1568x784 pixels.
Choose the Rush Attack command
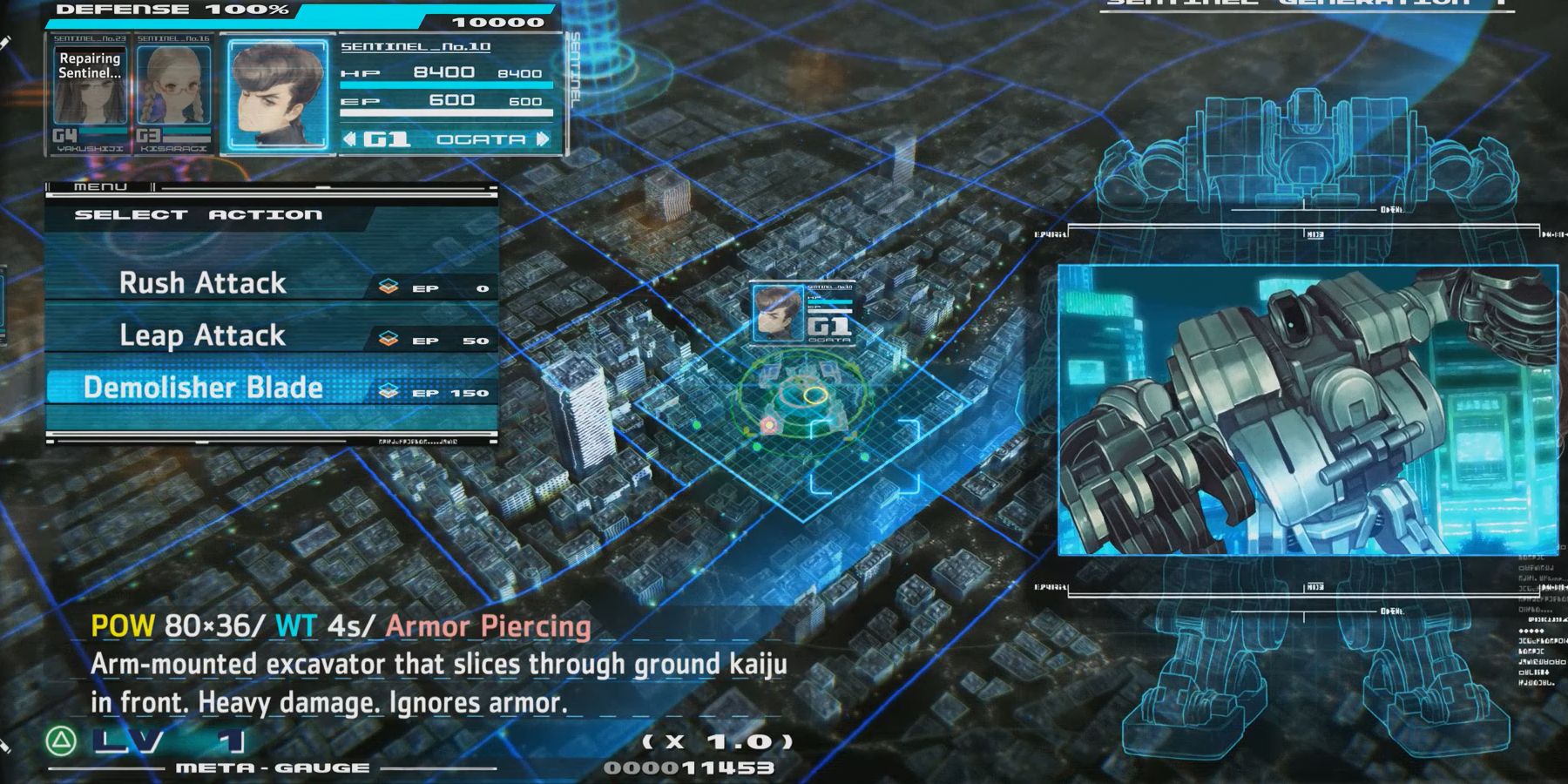pos(202,281)
